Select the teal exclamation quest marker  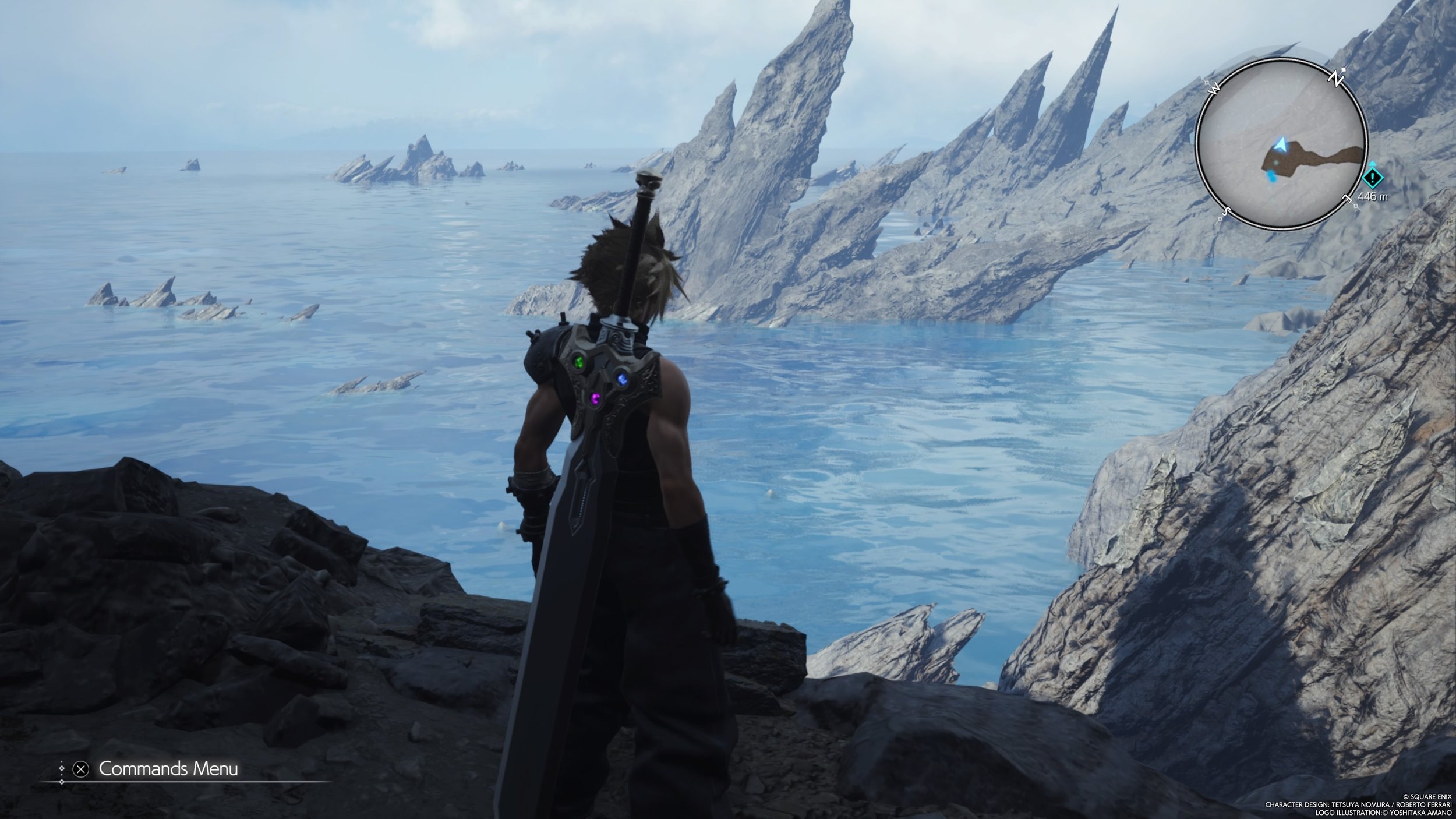(x=1373, y=177)
